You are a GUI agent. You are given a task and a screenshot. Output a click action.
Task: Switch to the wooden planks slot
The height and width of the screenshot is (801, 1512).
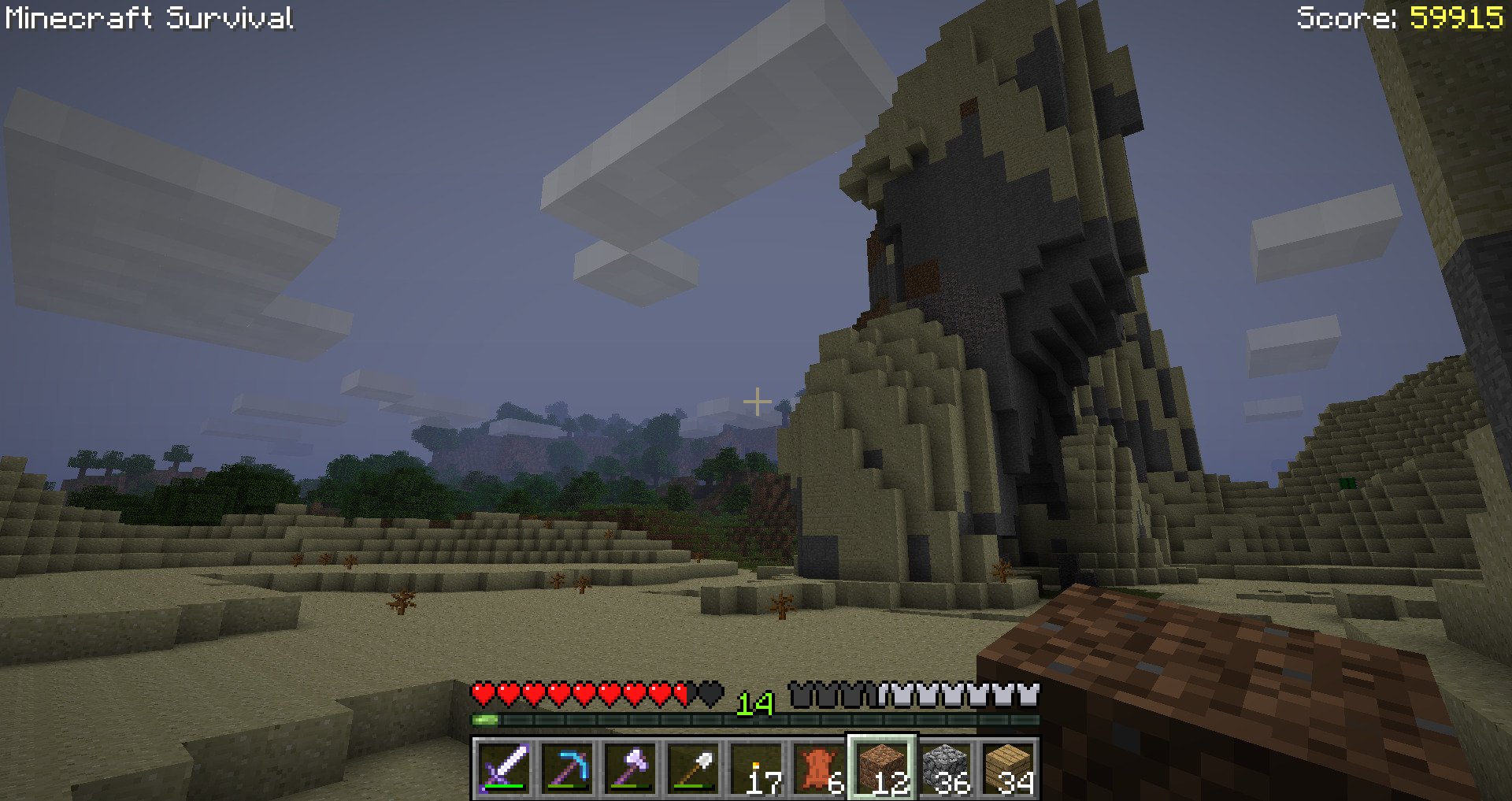(x=1008, y=768)
